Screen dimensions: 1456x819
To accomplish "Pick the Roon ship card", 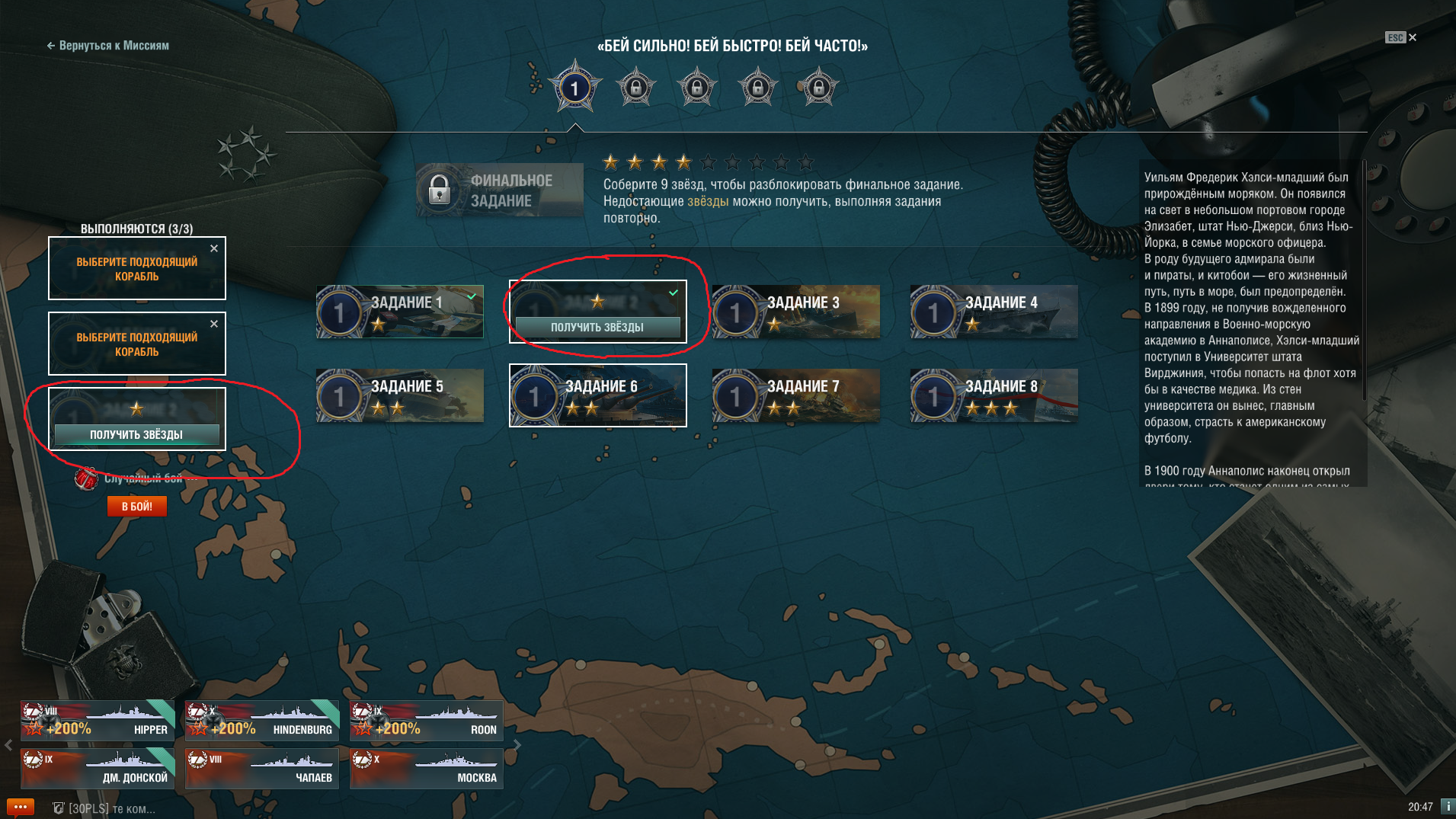I will 427,721.
